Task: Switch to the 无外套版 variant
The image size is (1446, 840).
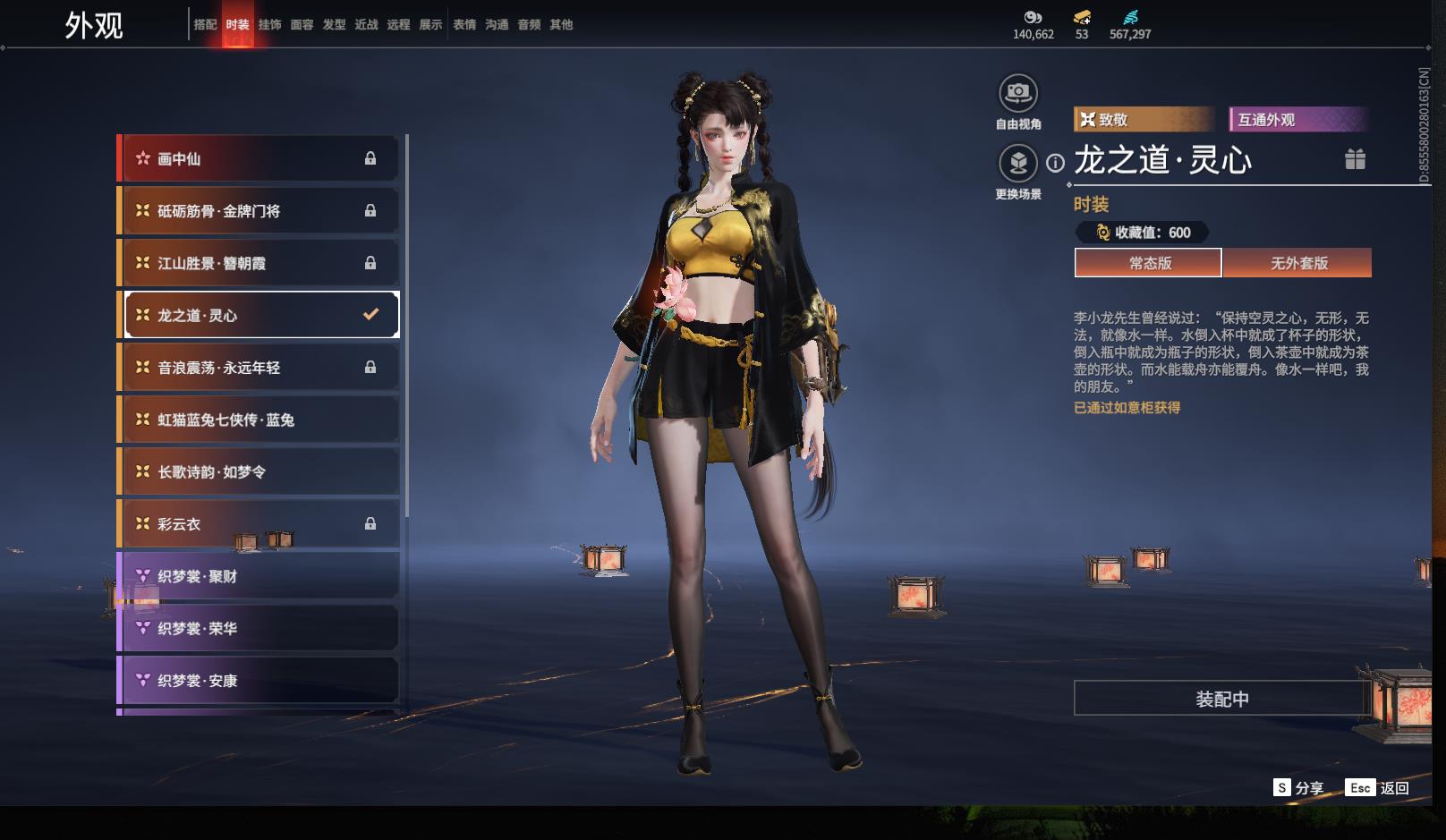Action: (1298, 263)
